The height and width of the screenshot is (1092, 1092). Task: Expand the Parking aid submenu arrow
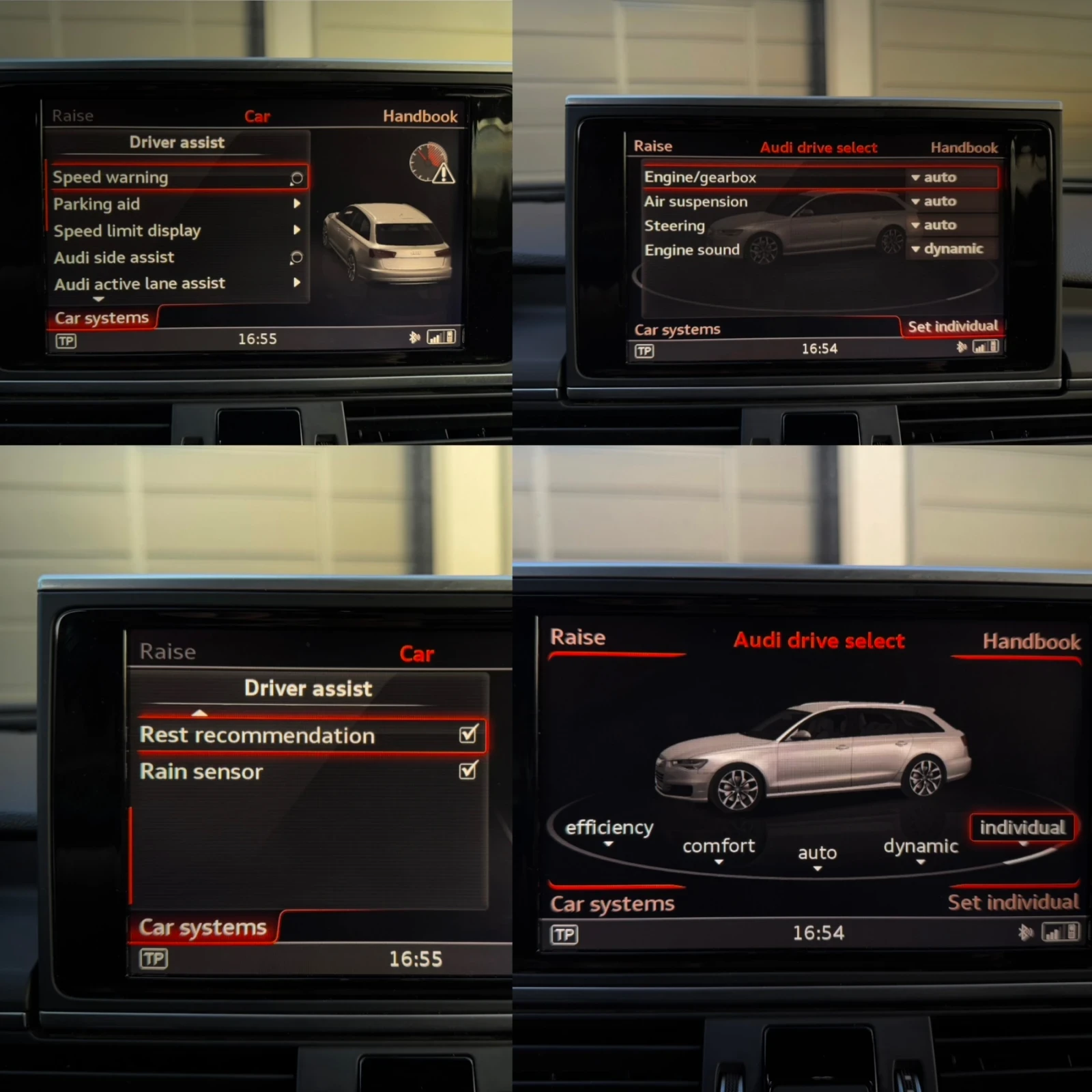coord(296,204)
